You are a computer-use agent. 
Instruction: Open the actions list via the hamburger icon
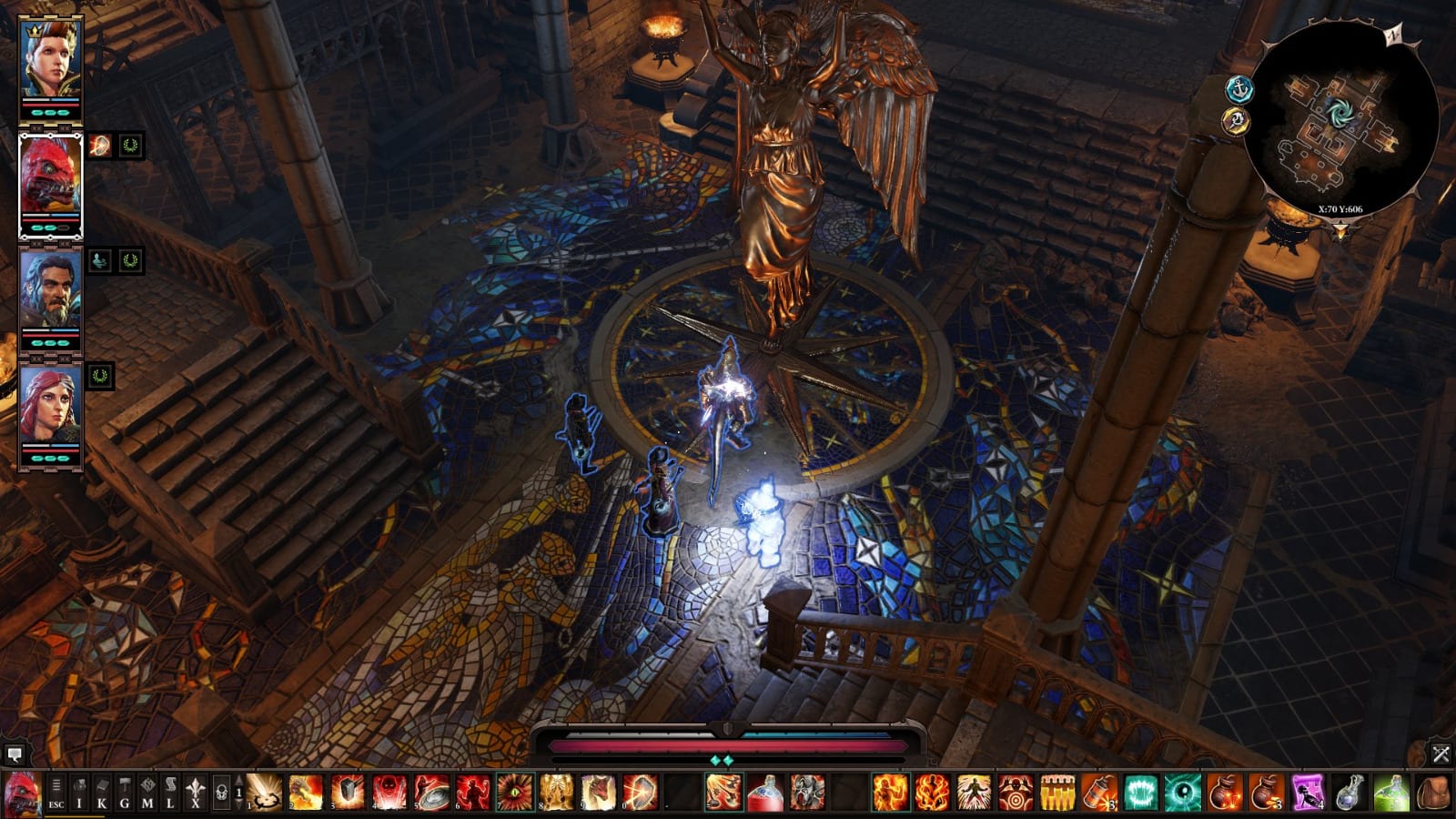pos(56,786)
